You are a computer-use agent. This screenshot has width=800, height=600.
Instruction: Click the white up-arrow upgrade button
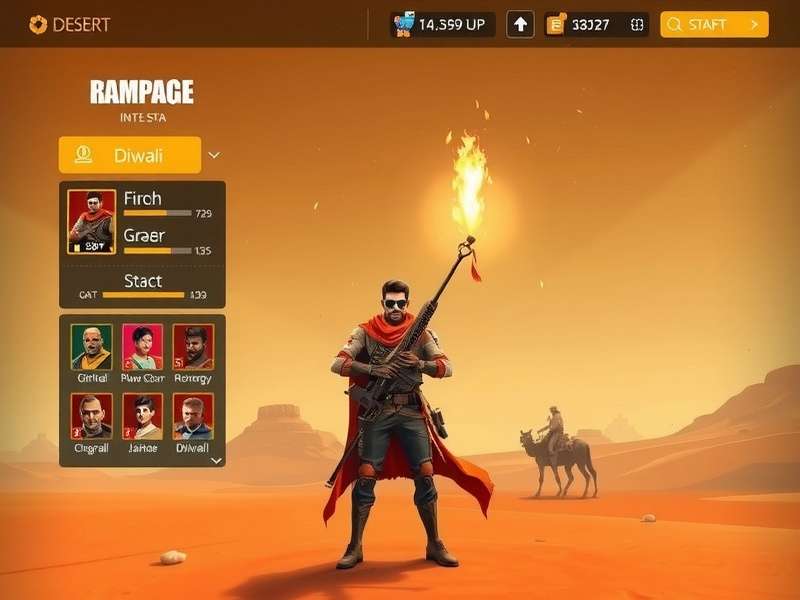(520, 25)
